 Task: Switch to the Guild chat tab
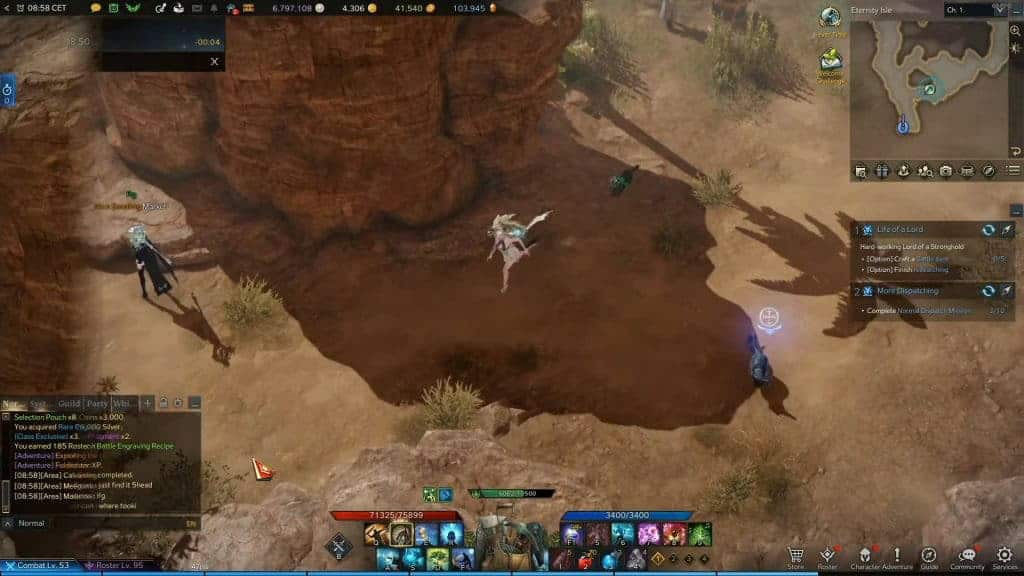tap(69, 403)
